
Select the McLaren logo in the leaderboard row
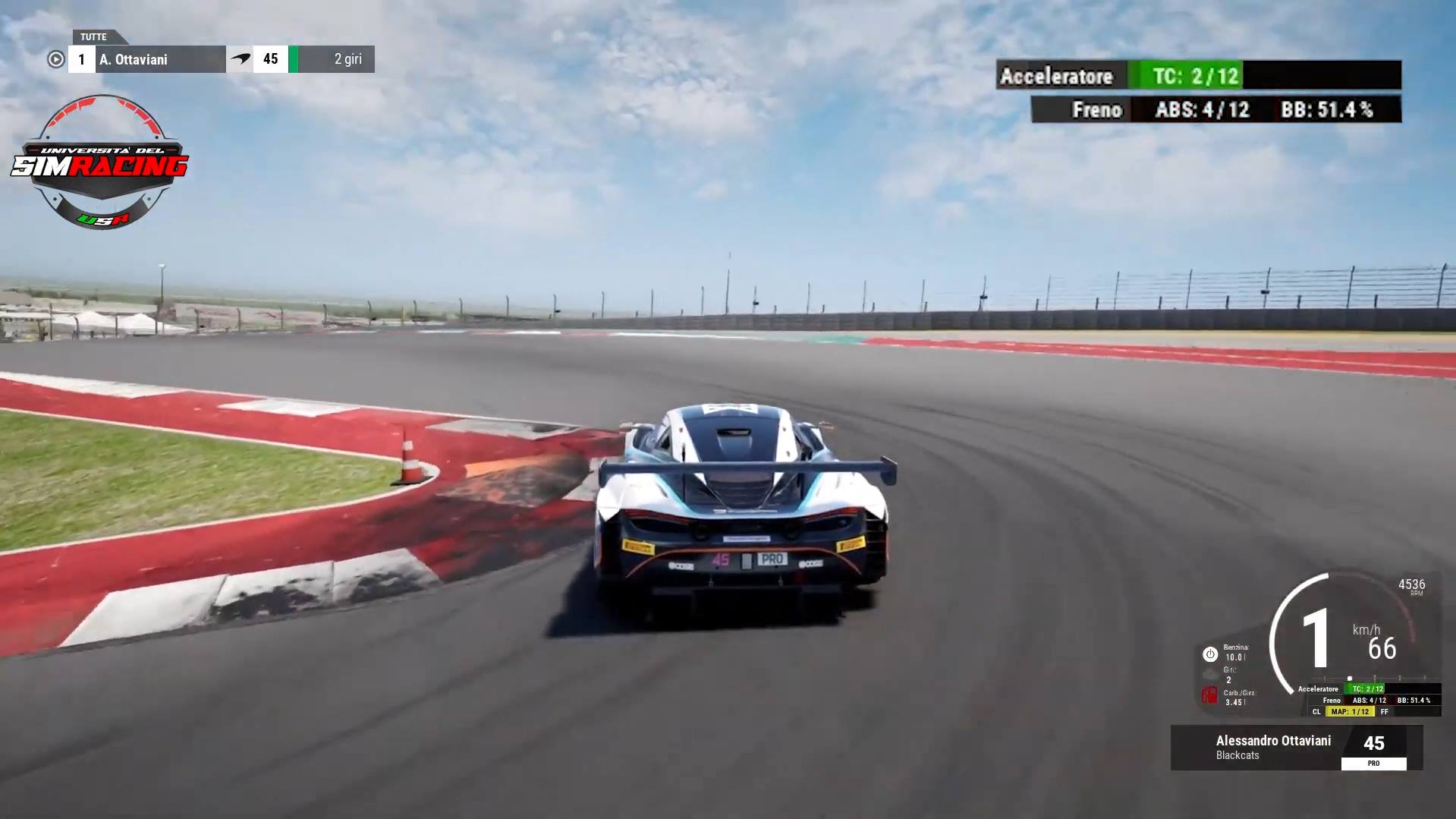pos(241,58)
